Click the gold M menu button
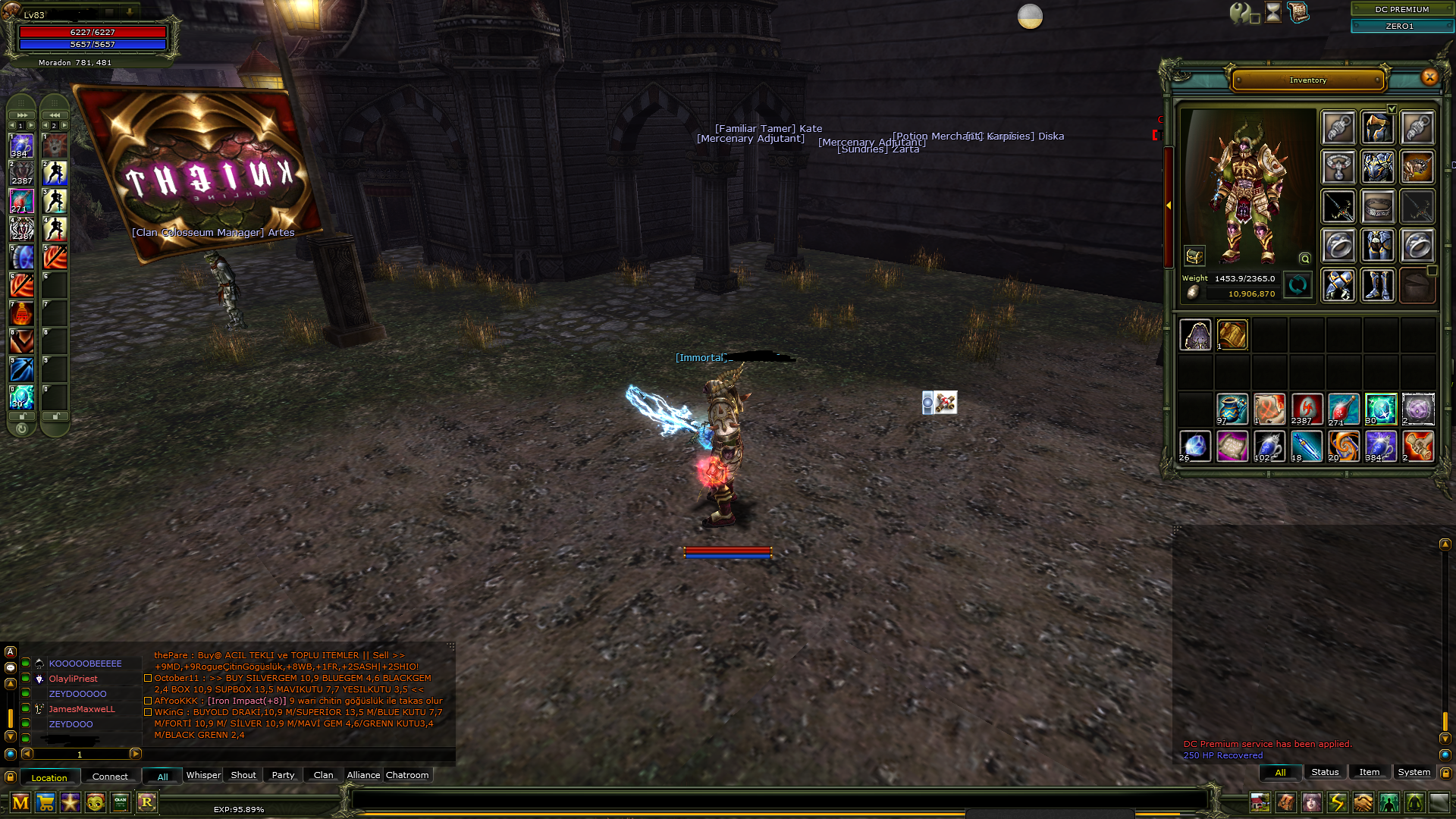This screenshot has width=1456, height=819. click(x=20, y=802)
